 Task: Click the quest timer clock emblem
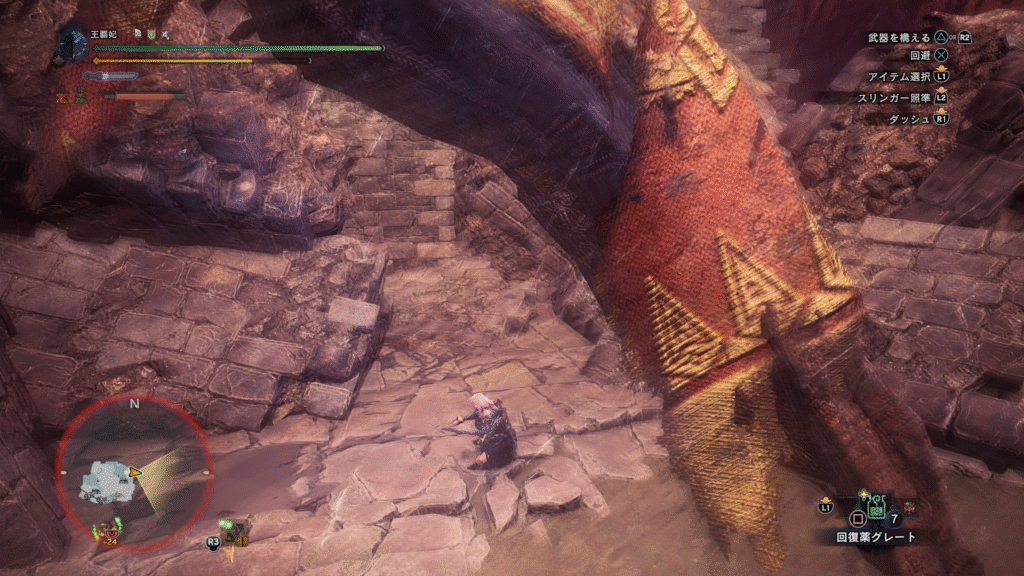[x=72, y=43]
